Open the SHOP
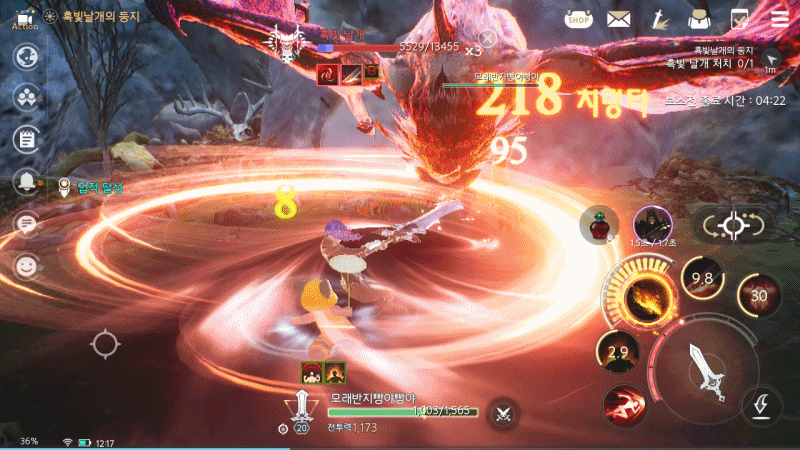This screenshot has width=800, height=450. point(578,18)
